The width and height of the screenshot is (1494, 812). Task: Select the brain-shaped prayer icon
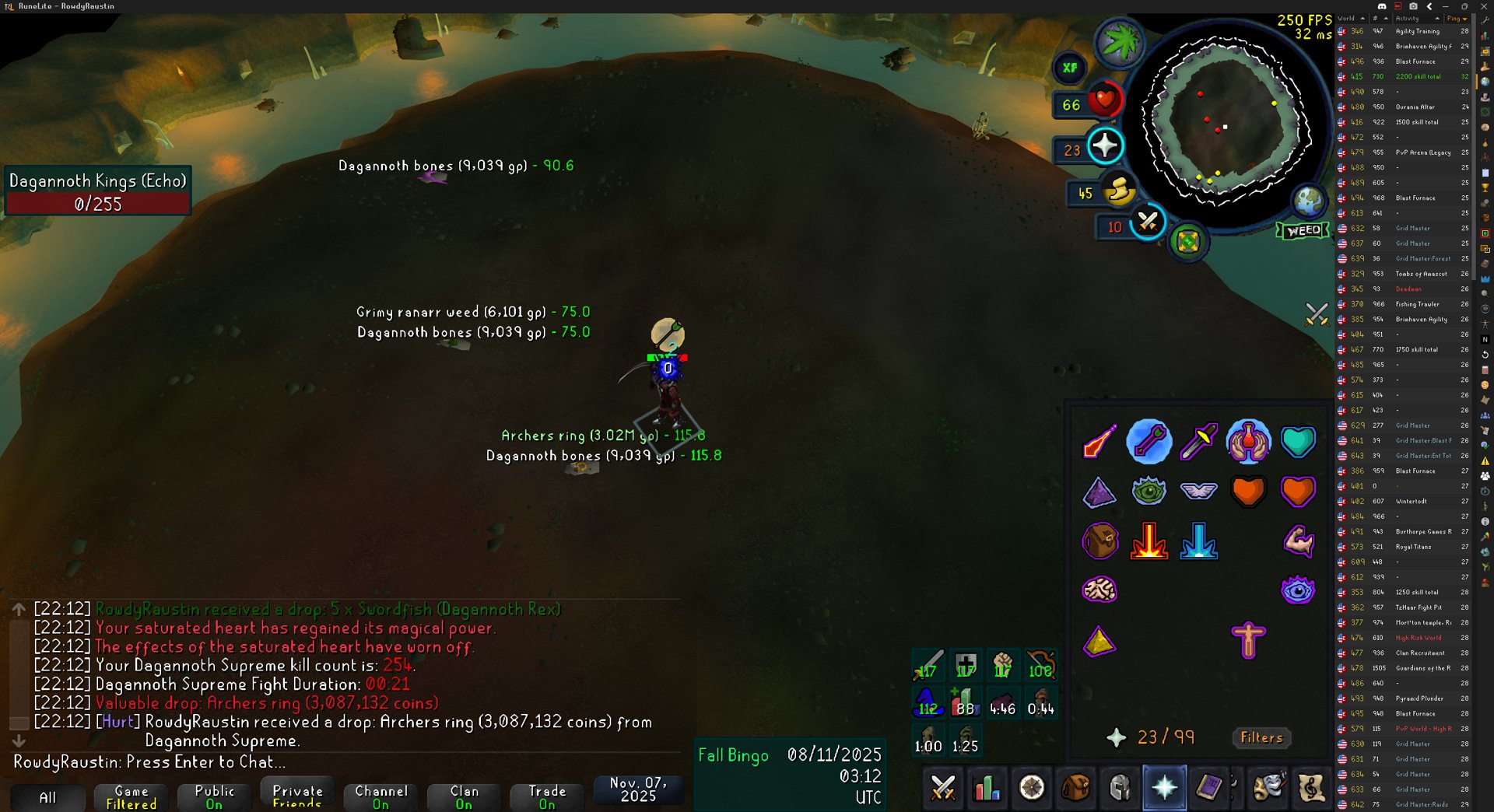(x=1099, y=590)
